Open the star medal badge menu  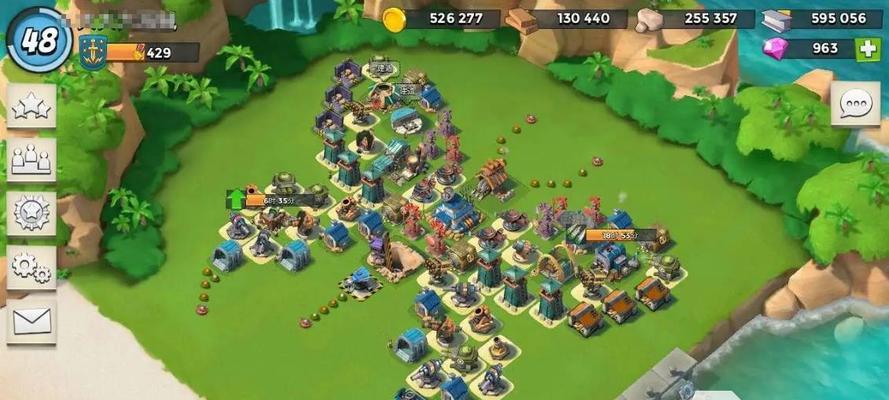point(31,213)
